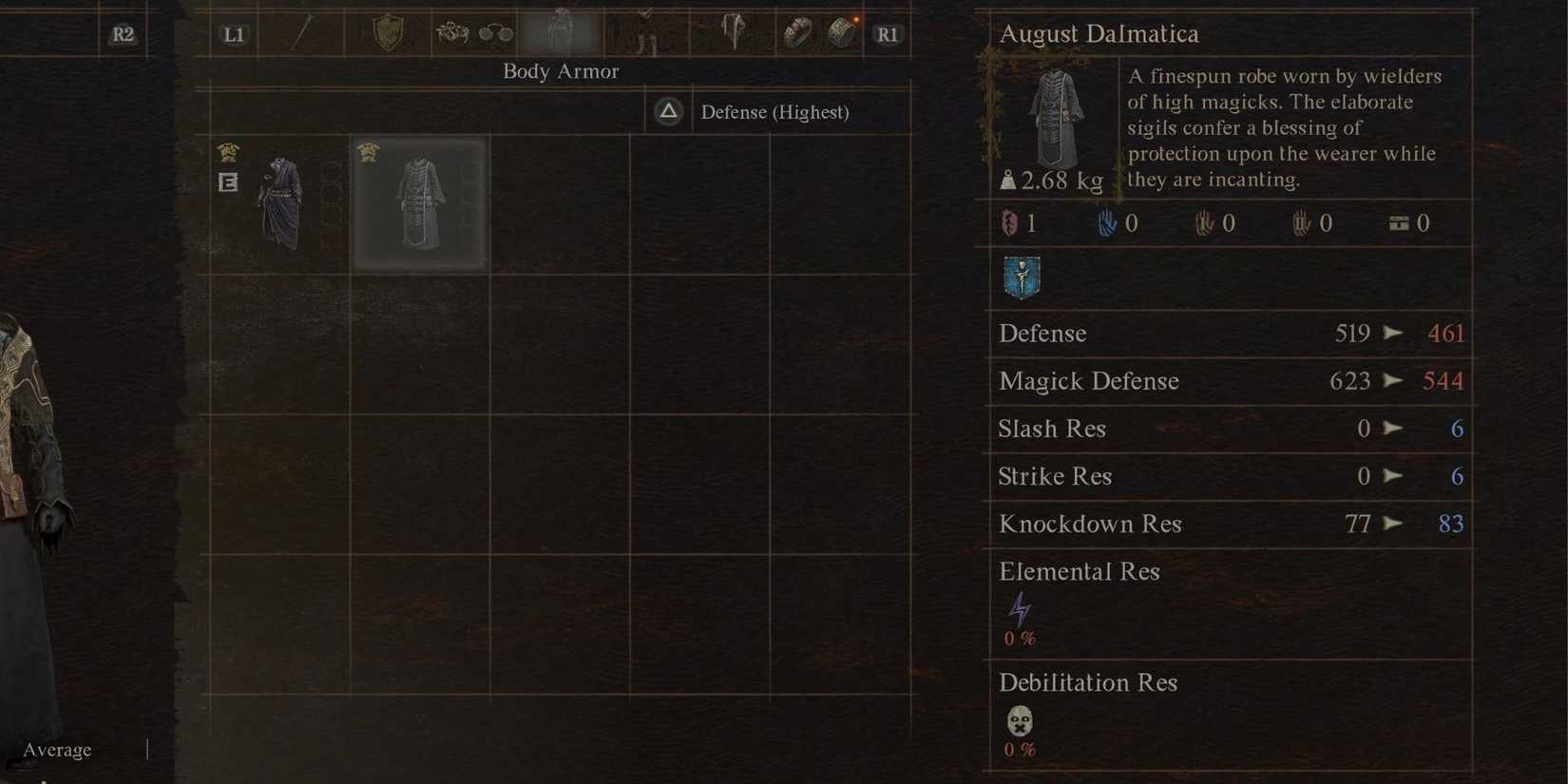Select the Mystic Spearhand vocation shield icon
Viewport: 1568px width, 784px height.
(1021, 277)
